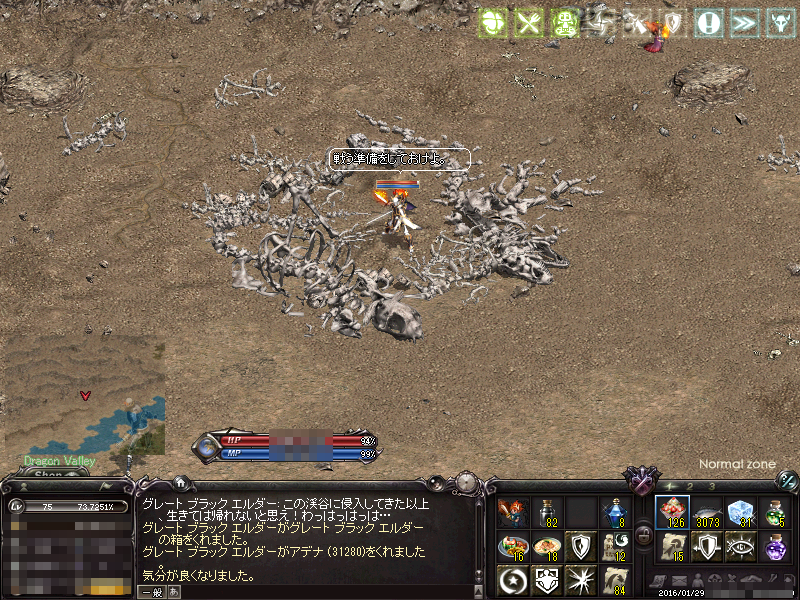Switch to hotbar page 2

pyautogui.click(x=689, y=486)
